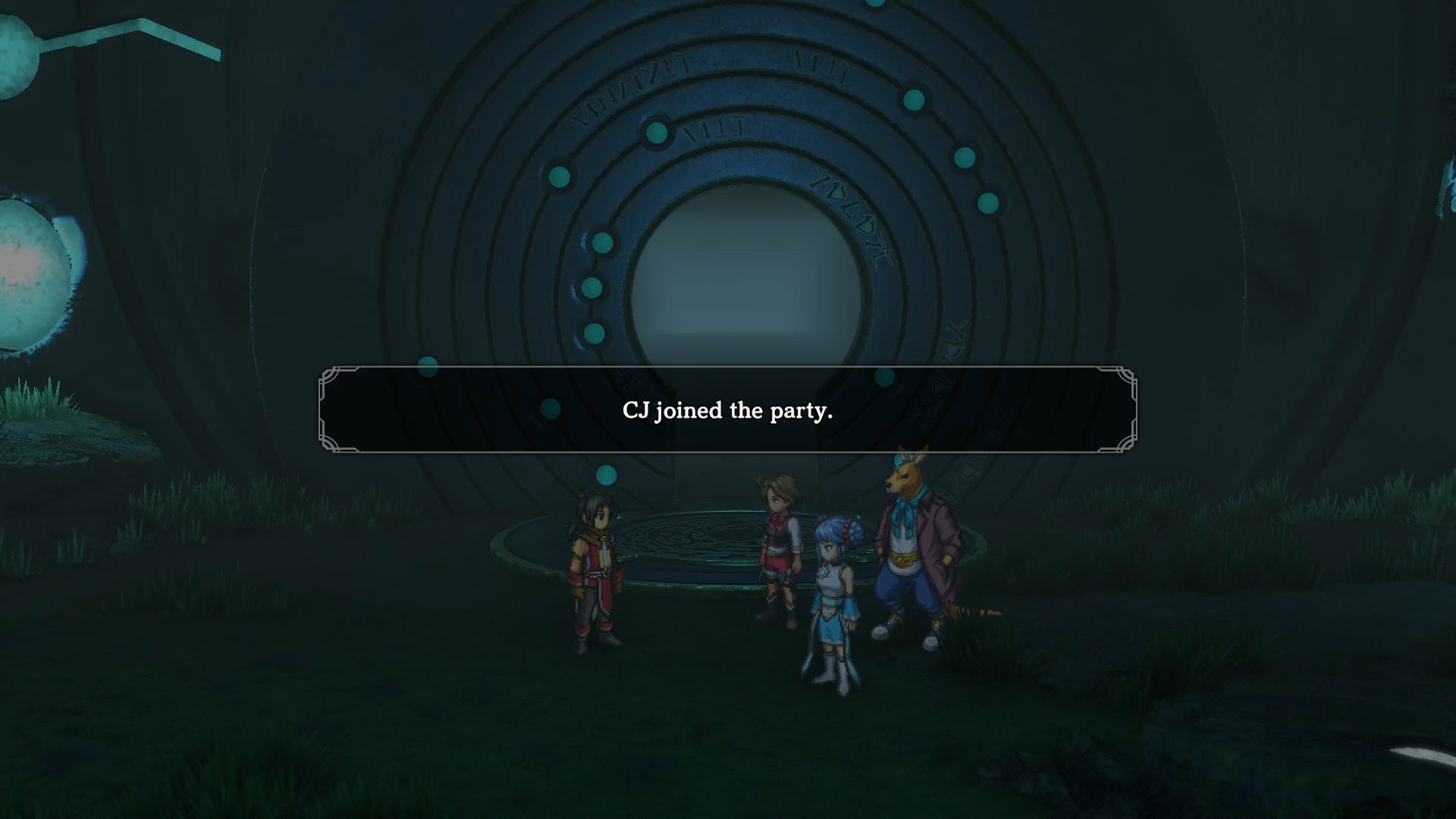This screenshot has height=819, width=1456.
Task: Tap the lowest glowing orb left of the platform
Action: (x=607, y=476)
